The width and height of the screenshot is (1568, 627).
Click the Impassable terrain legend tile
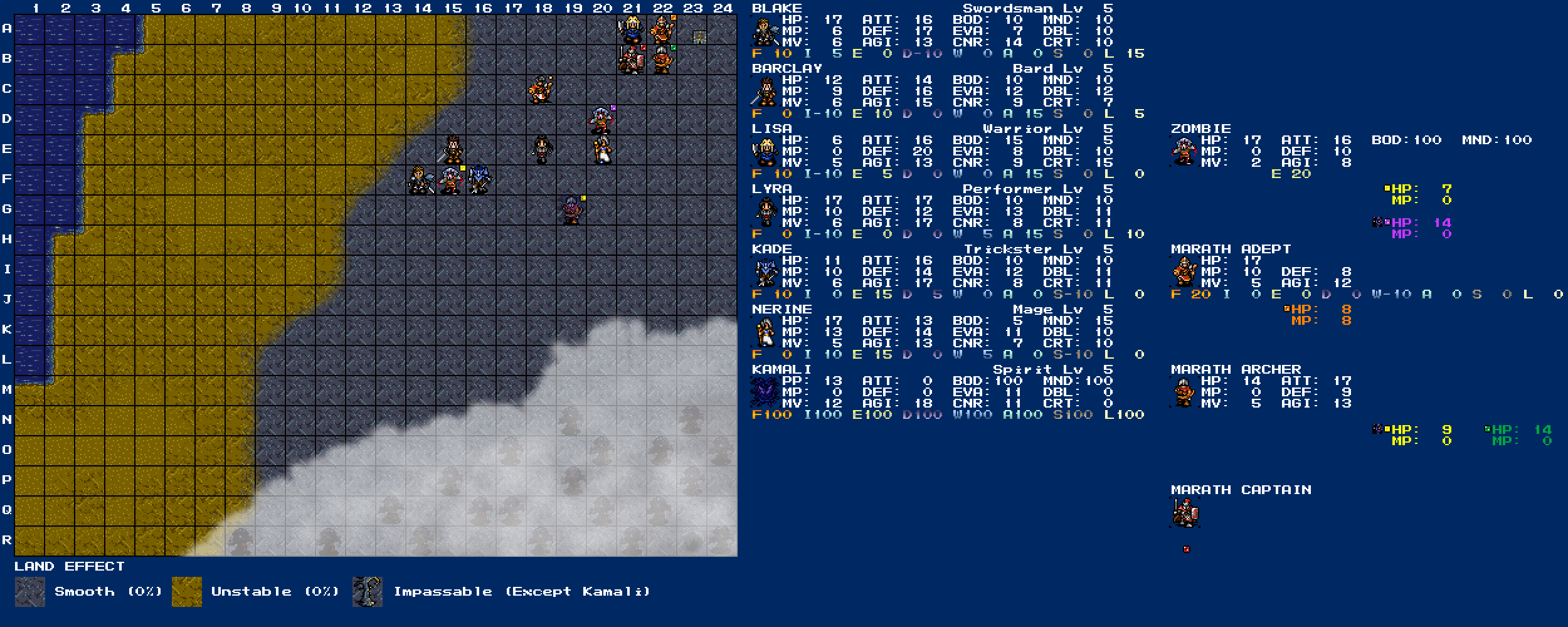[x=368, y=591]
